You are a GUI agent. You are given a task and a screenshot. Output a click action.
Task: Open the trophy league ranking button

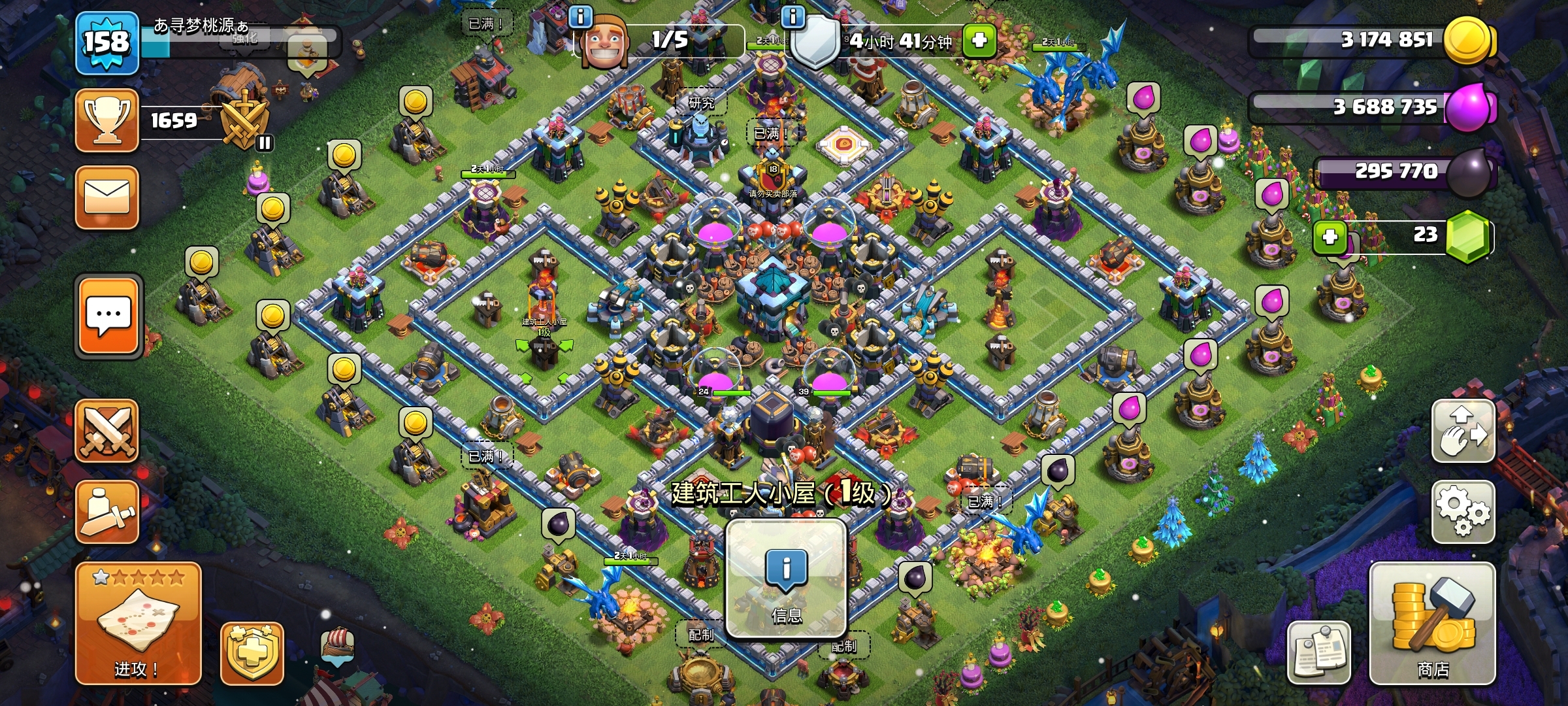(x=107, y=120)
